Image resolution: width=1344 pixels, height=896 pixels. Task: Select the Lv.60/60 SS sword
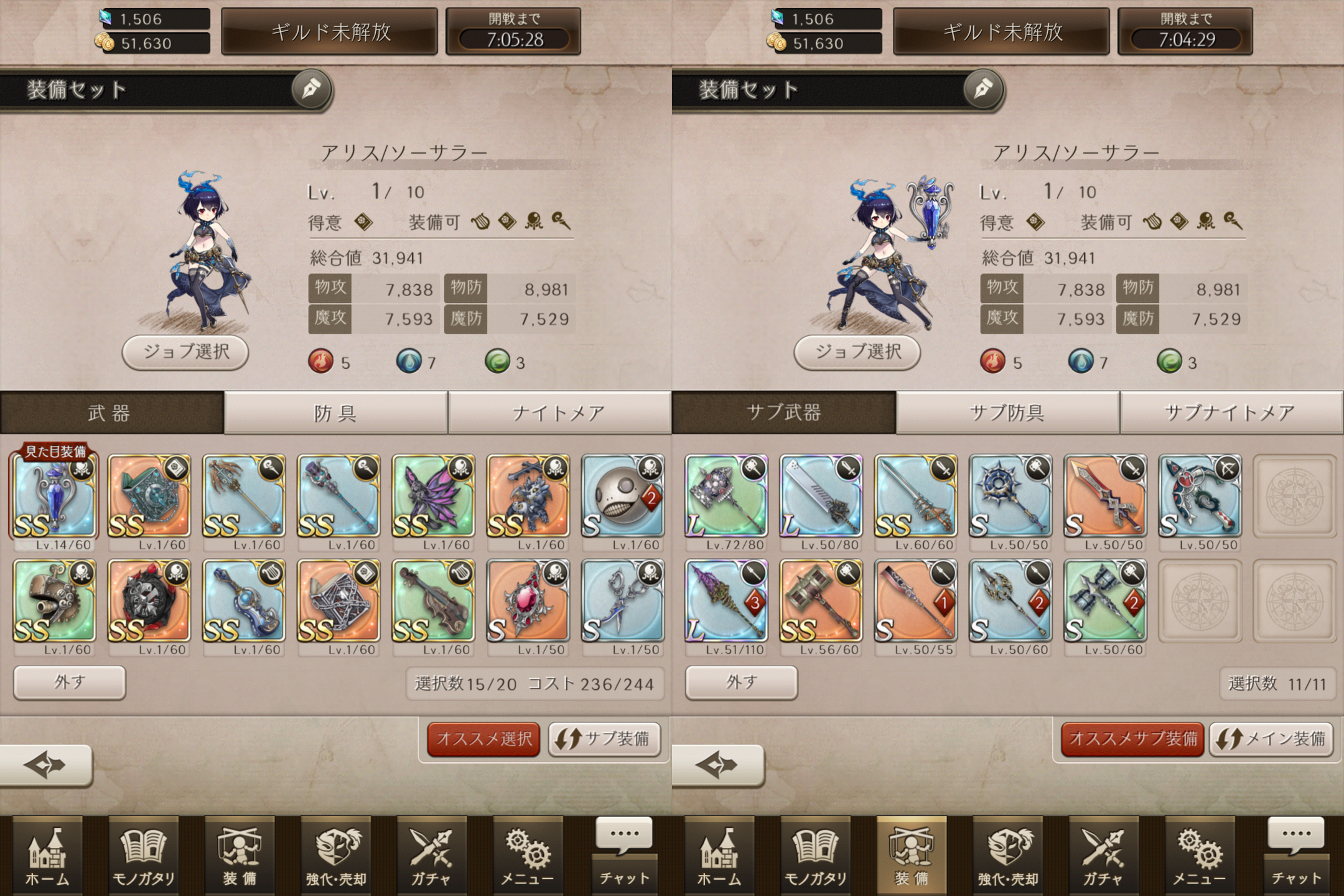click(915, 497)
